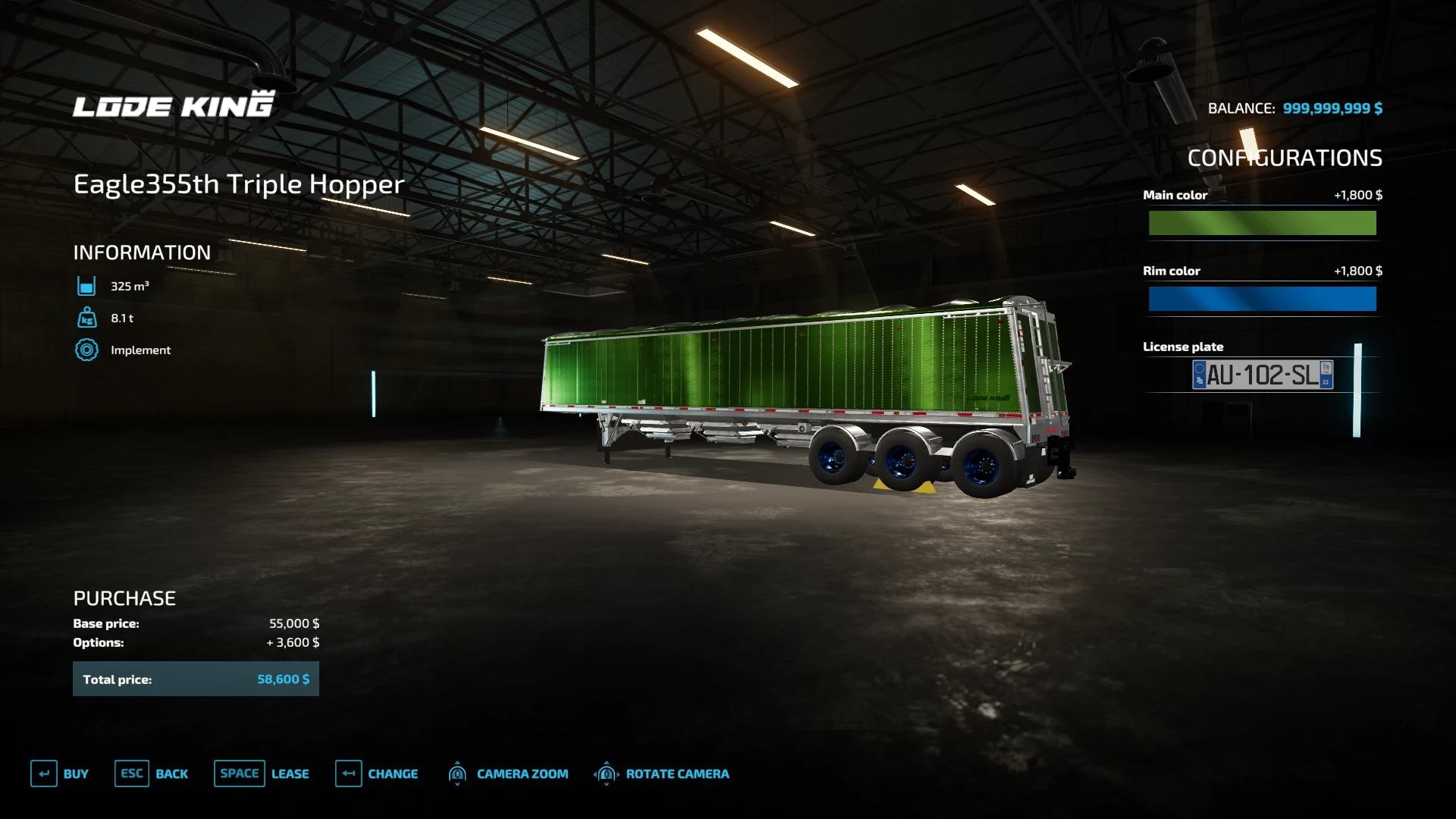Switch to the CONFIGURATIONS panel

(1284, 158)
